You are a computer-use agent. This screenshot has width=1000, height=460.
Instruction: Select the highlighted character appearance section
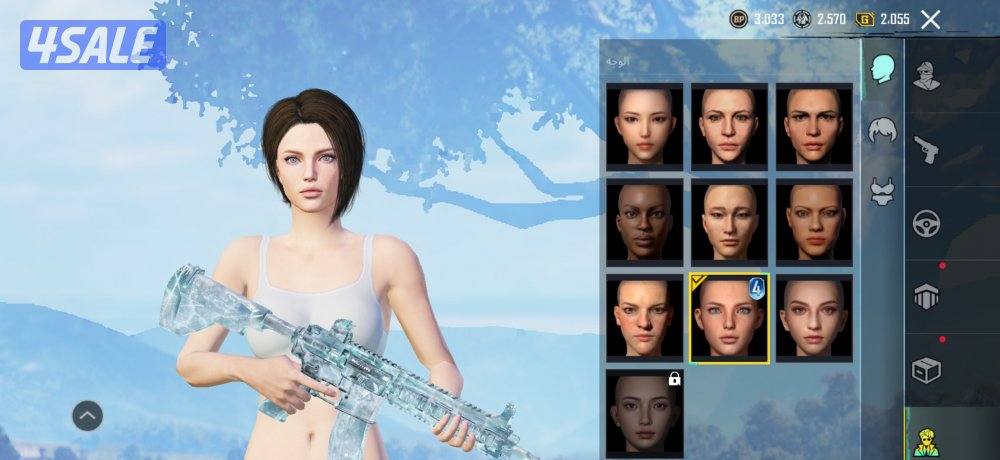coord(927,438)
